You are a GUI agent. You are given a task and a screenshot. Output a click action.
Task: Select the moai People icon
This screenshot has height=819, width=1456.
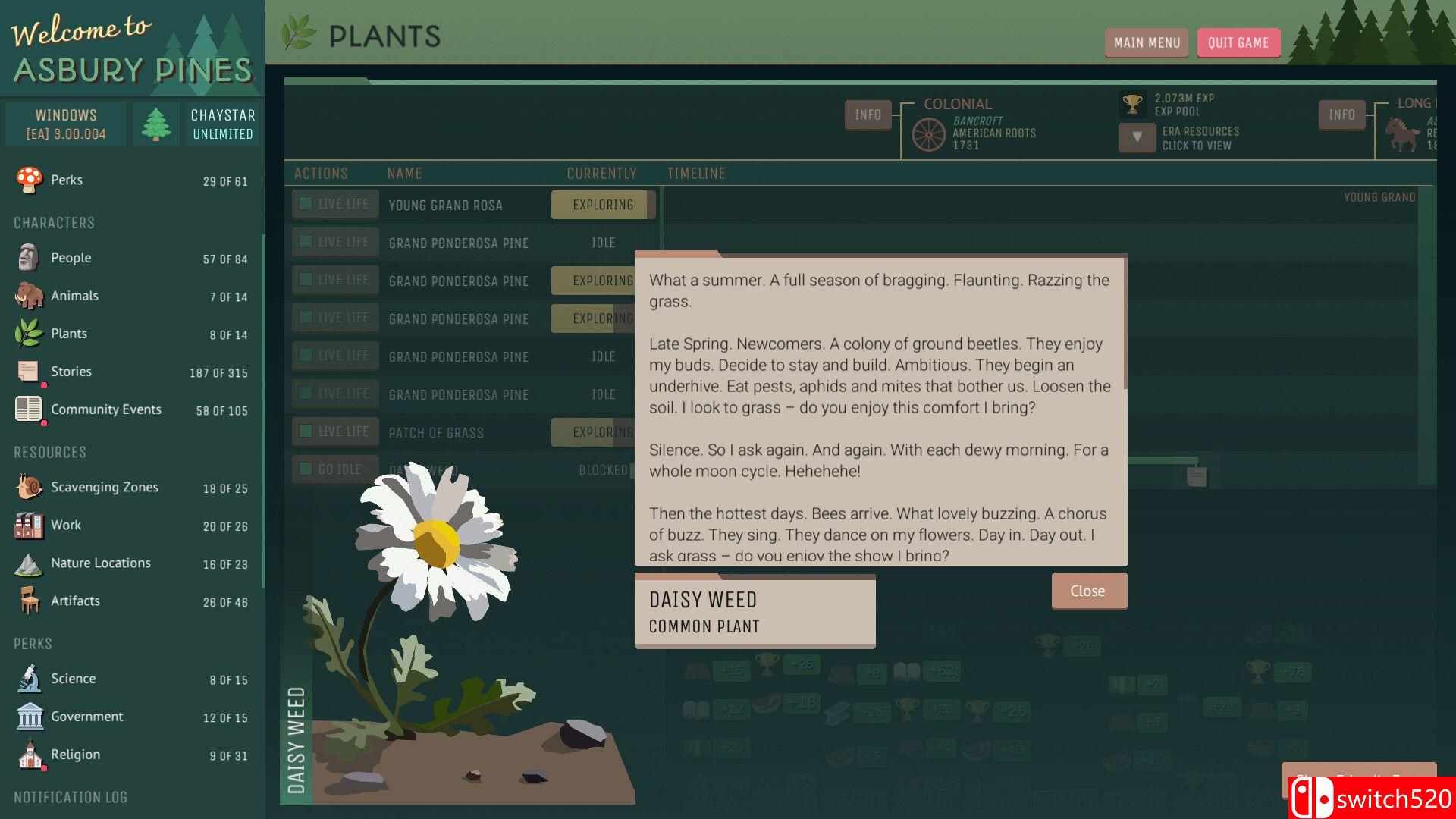point(29,257)
